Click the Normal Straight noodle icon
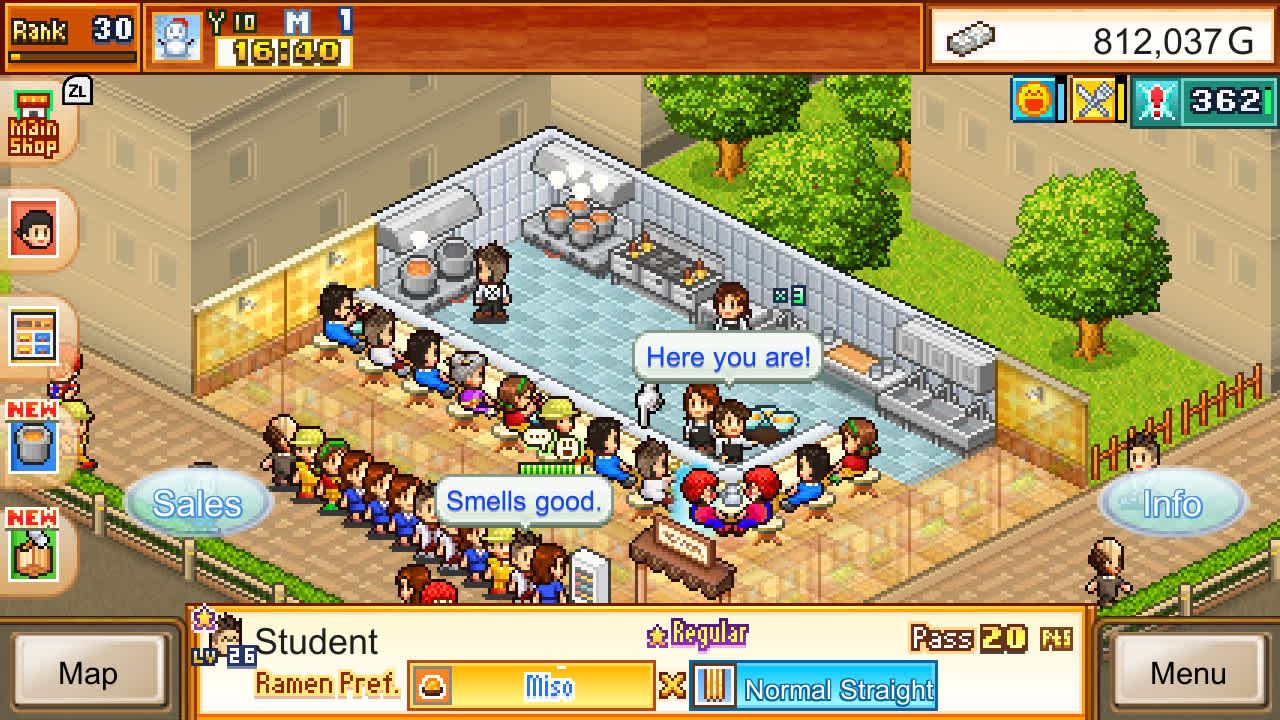The height and width of the screenshot is (720, 1280). 715,686
